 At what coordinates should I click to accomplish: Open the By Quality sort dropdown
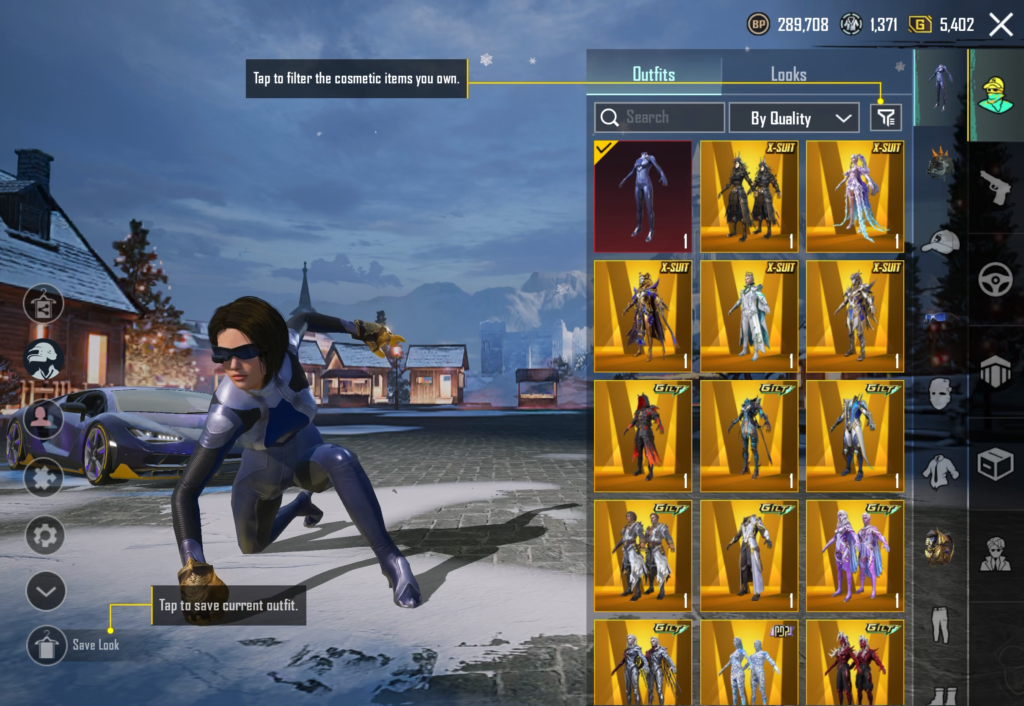click(x=794, y=118)
